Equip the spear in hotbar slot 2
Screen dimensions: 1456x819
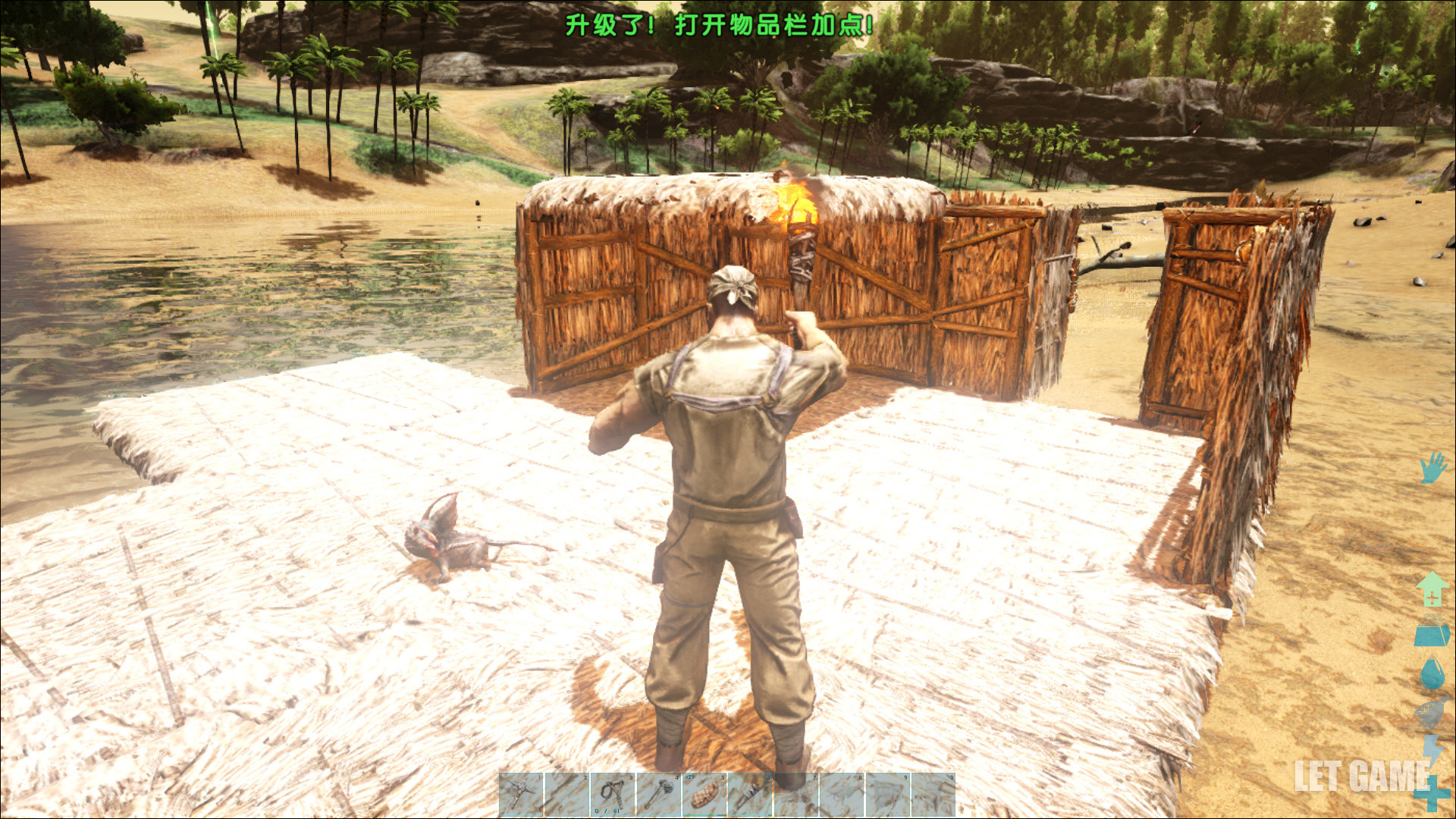tap(566, 794)
